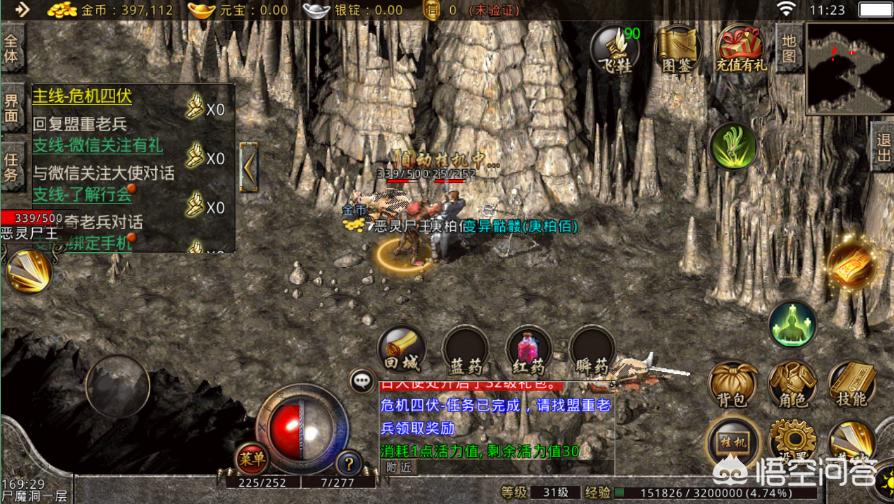
Task: Use the 红药 health potion slot
Action: [x=529, y=351]
